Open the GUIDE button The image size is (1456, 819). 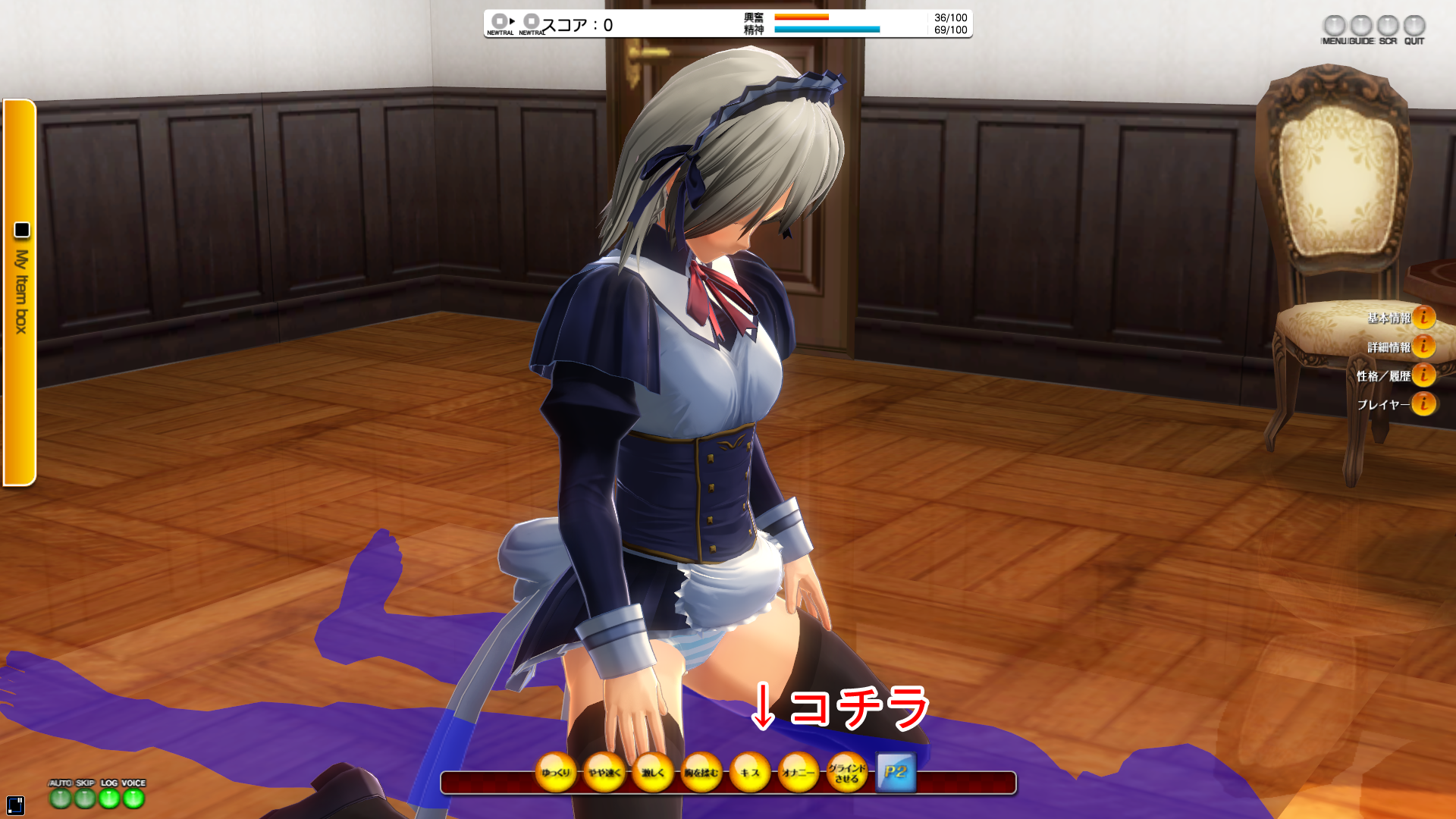point(1361,27)
